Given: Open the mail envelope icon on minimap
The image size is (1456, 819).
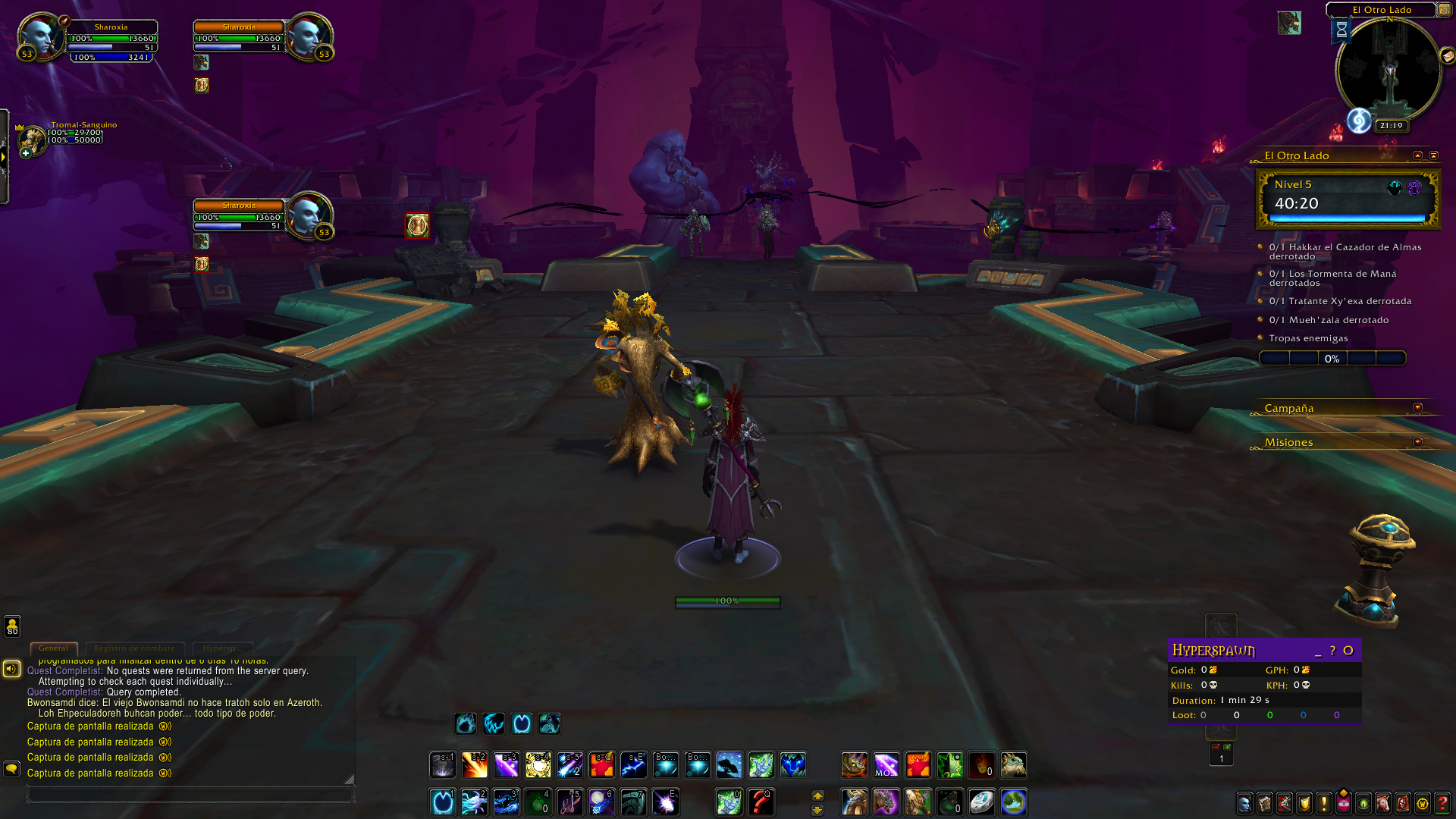Looking at the screenshot, I should tap(1448, 55).
